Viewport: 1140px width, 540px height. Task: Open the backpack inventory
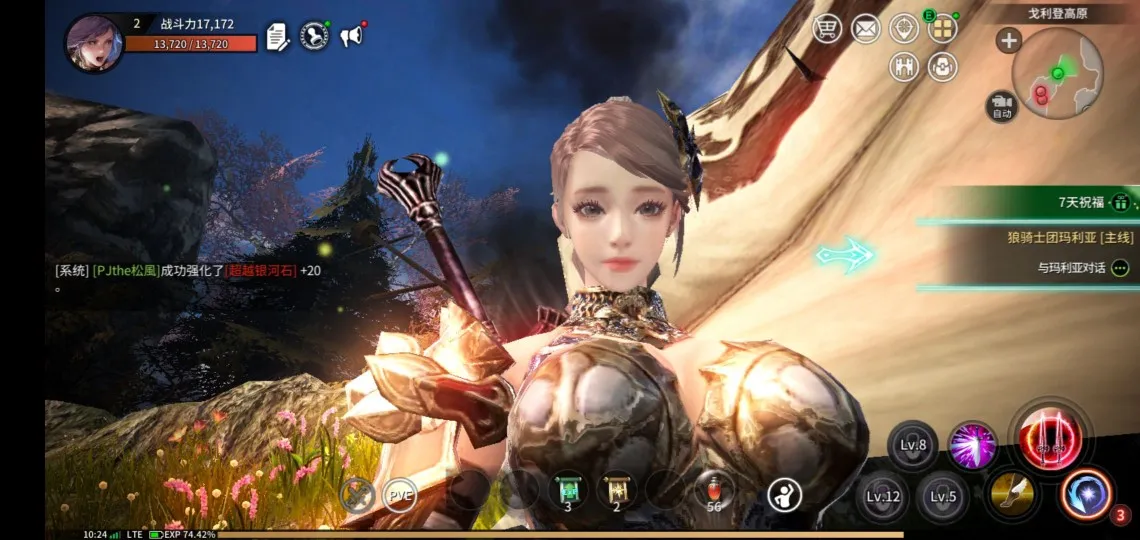(942, 67)
